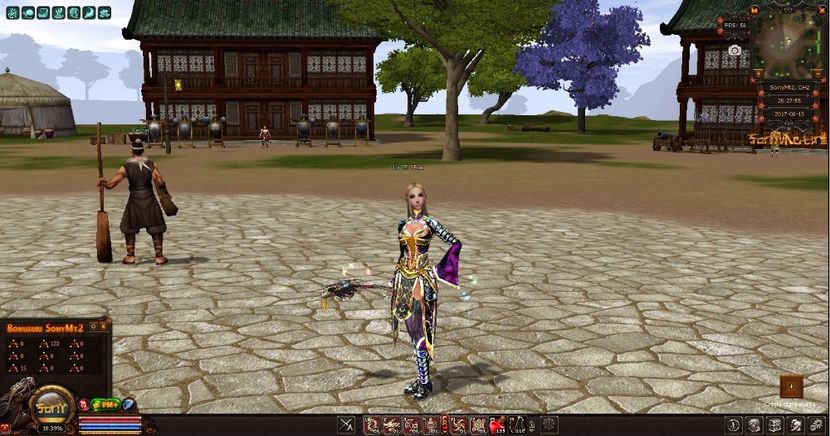Toggle the crossed swords attack icon
This screenshot has width=830, height=436.
pyautogui.click(x=346, y=425)
